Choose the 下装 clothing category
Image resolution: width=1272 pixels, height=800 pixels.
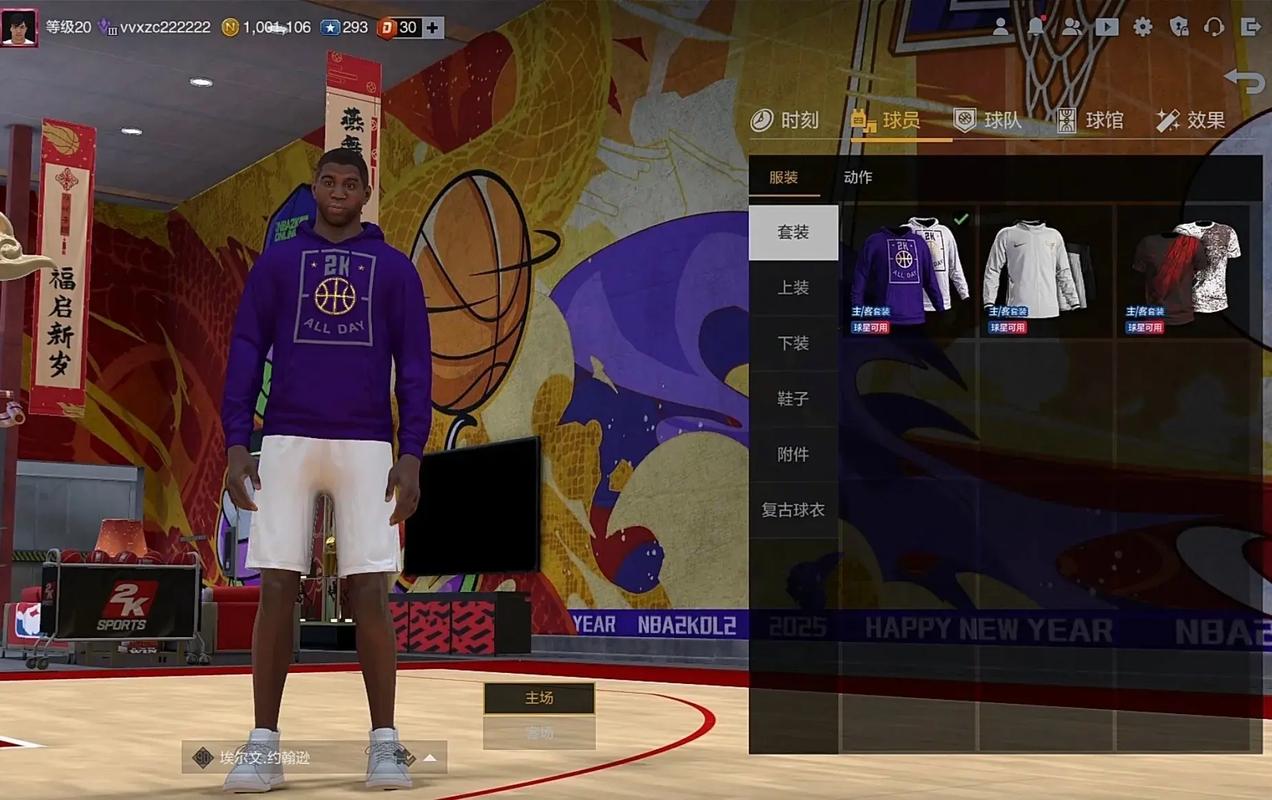793,343
